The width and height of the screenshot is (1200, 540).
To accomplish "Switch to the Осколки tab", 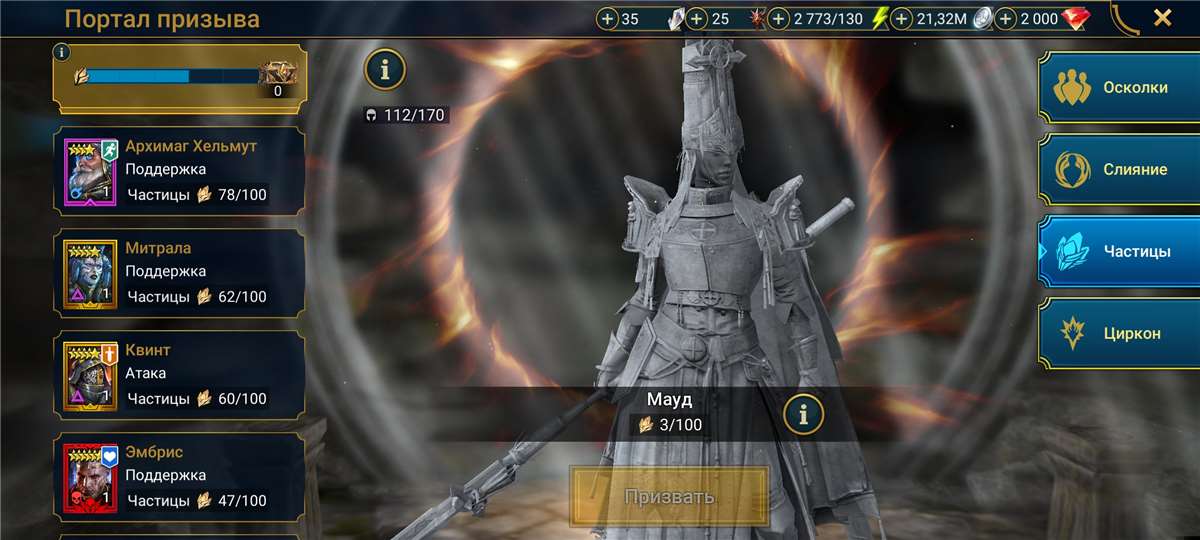I will [x=1118, y=87].
